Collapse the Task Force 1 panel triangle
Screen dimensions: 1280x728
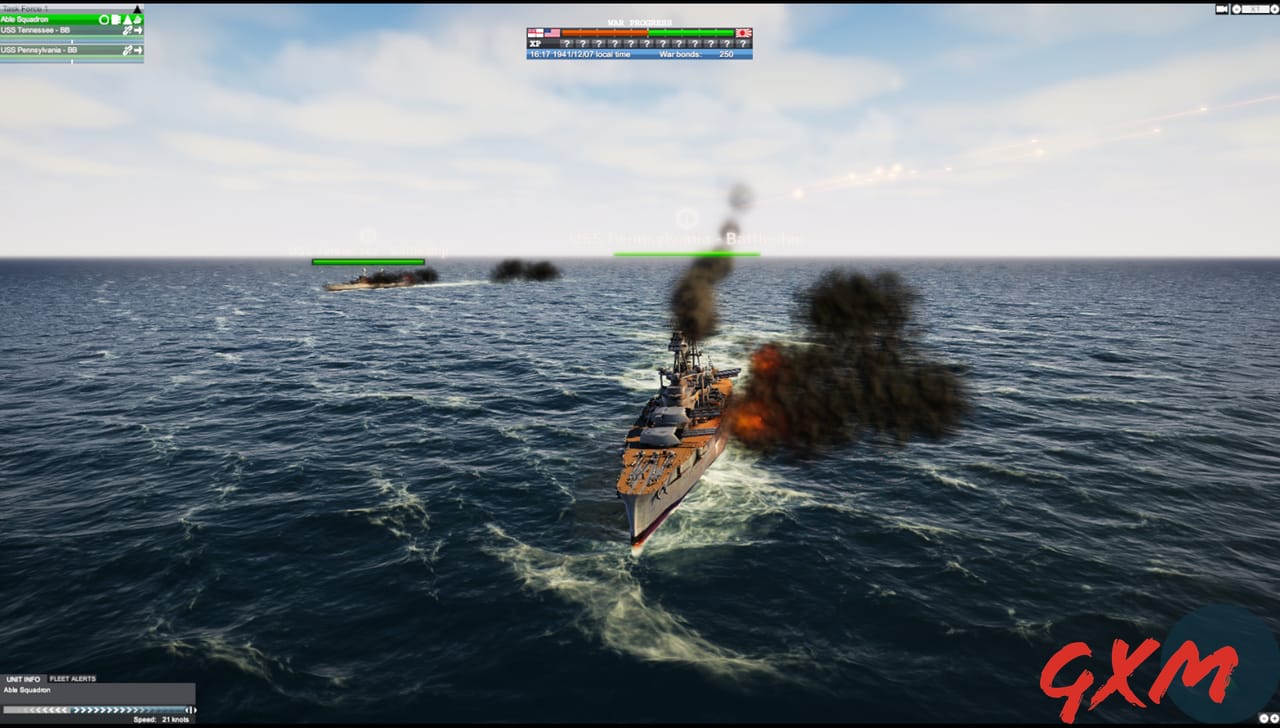138,8
